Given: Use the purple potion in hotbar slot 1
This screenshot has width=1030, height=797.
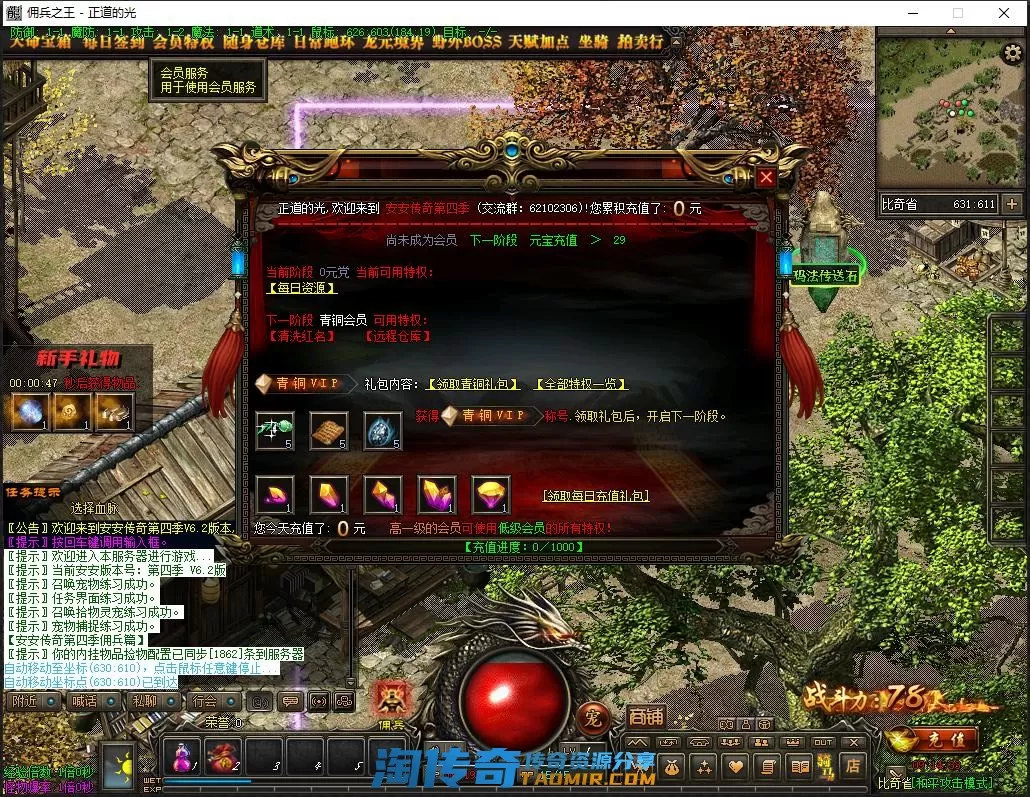Looking at the screenshot, I should tap(182, 757).
